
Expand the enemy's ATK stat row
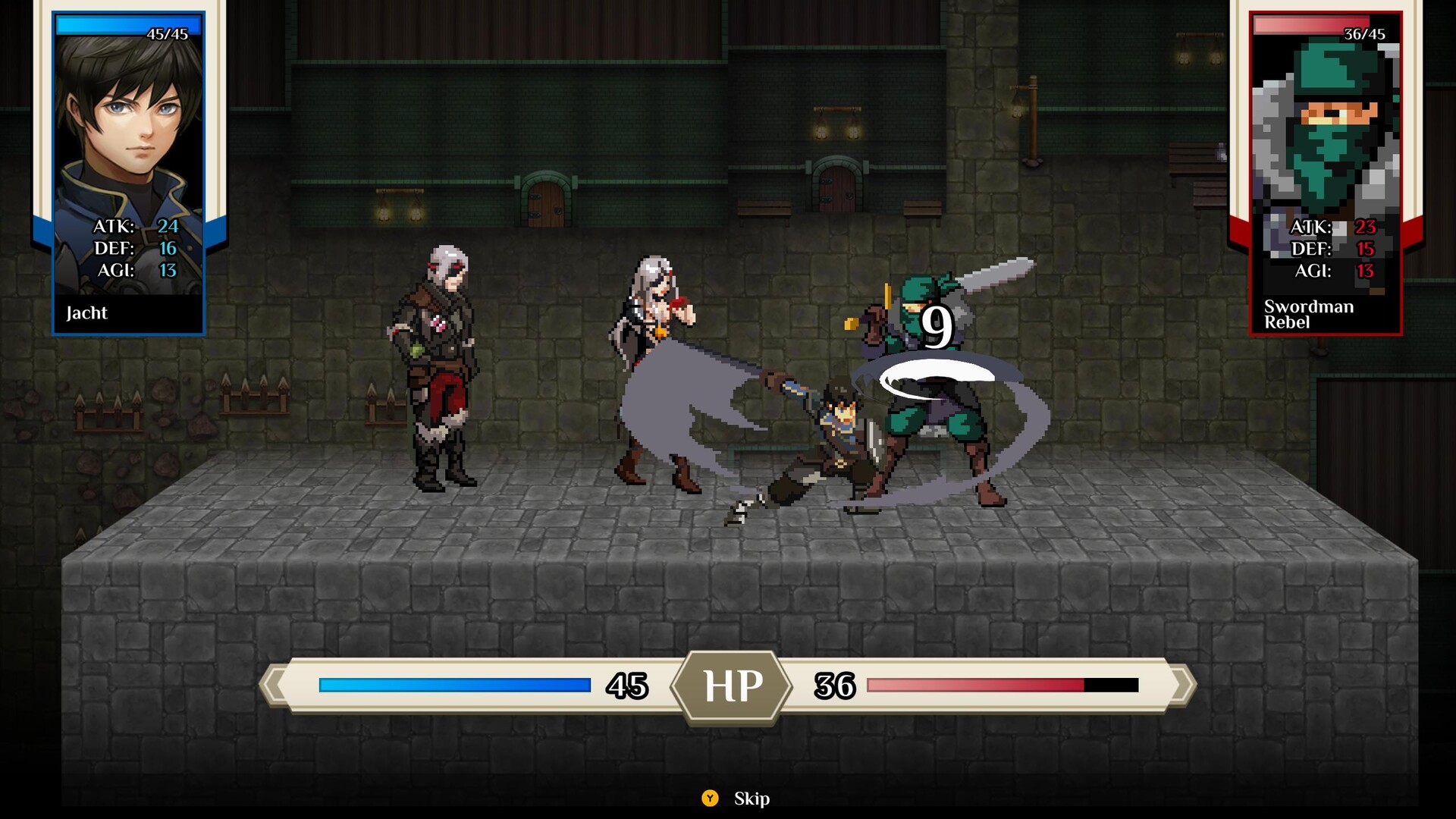[x=1333, y=226]
